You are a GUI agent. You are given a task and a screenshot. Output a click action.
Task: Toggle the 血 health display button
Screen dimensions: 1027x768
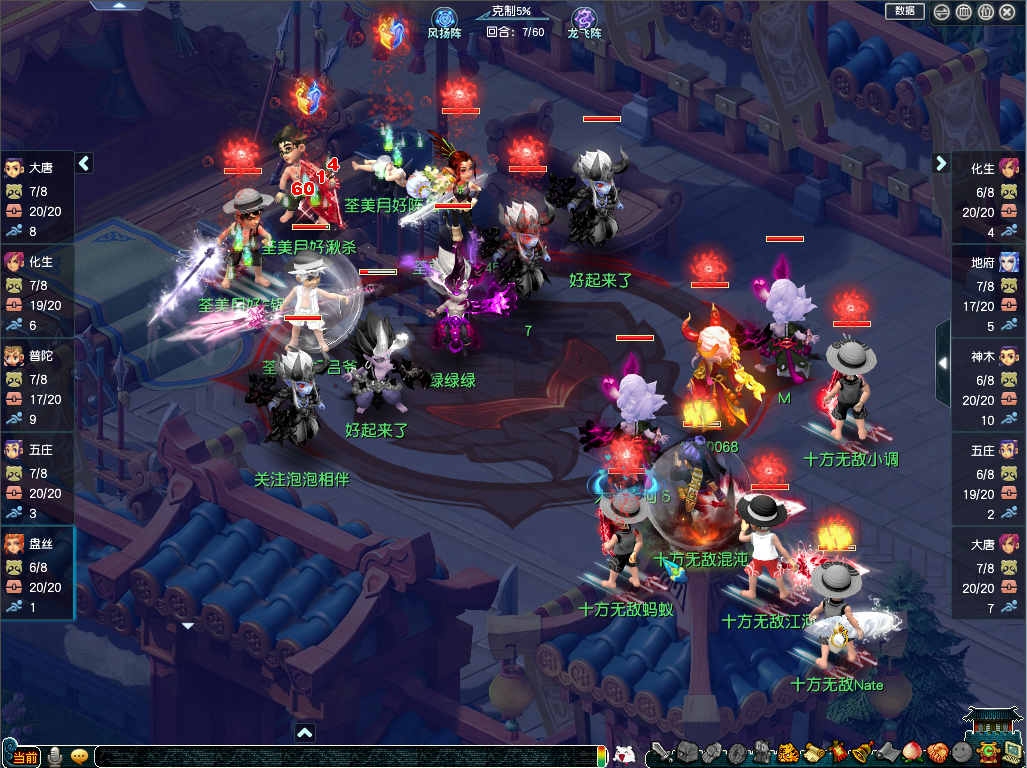963,12
